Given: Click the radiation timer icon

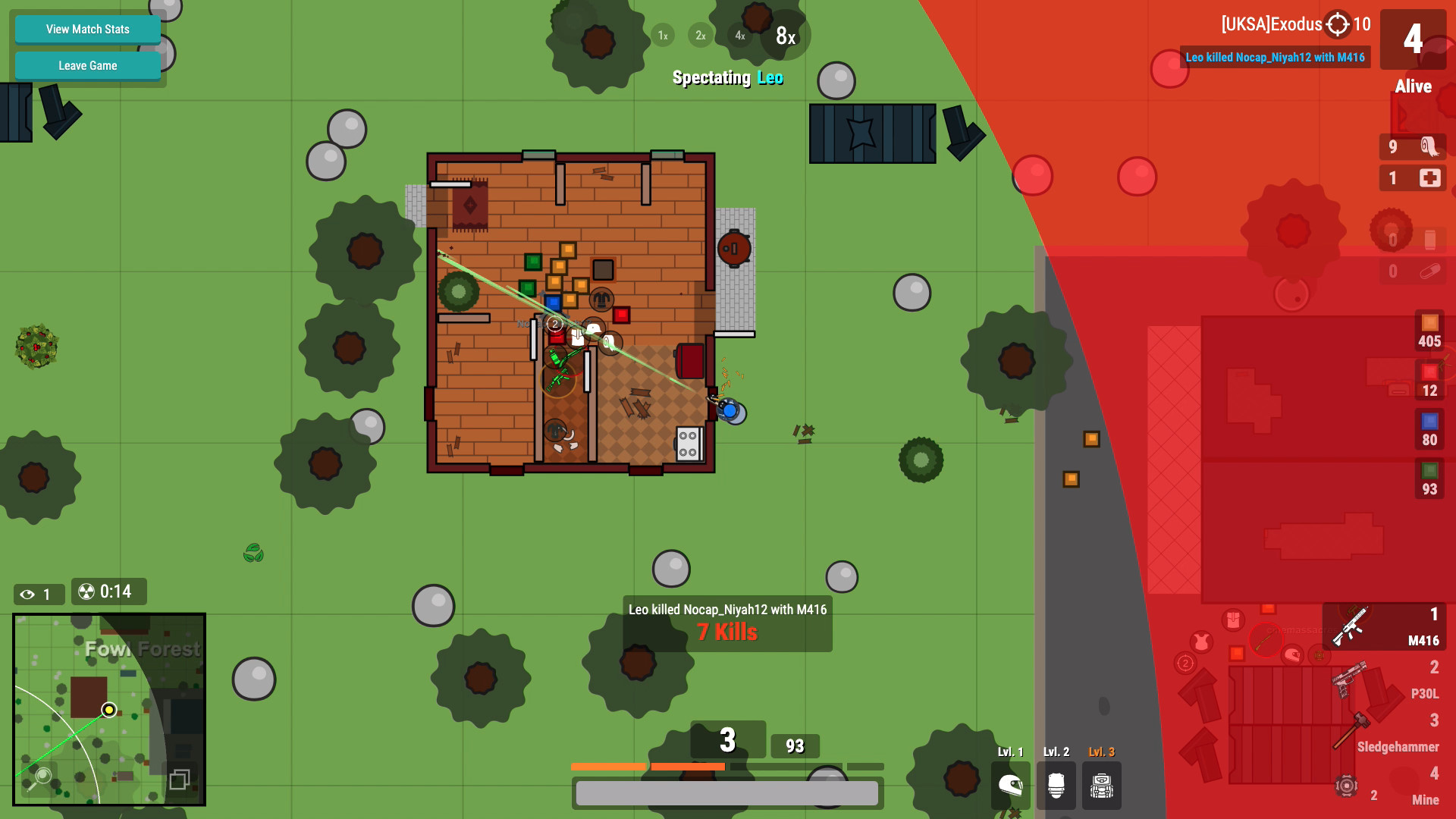Looking at the screenshot, I should click(x=86, y=592).
